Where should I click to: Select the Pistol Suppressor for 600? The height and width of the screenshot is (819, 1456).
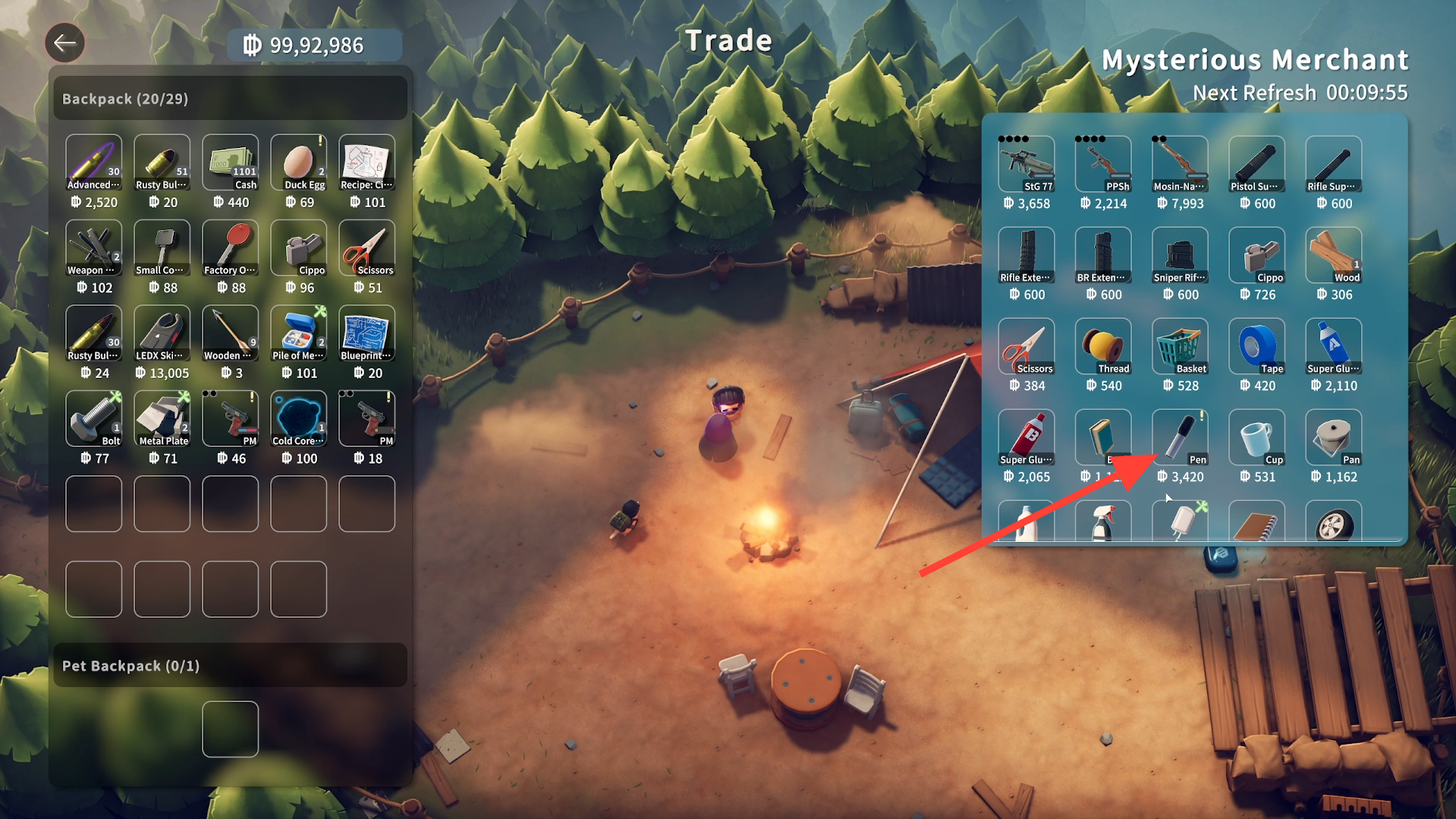pos(1256,165)
